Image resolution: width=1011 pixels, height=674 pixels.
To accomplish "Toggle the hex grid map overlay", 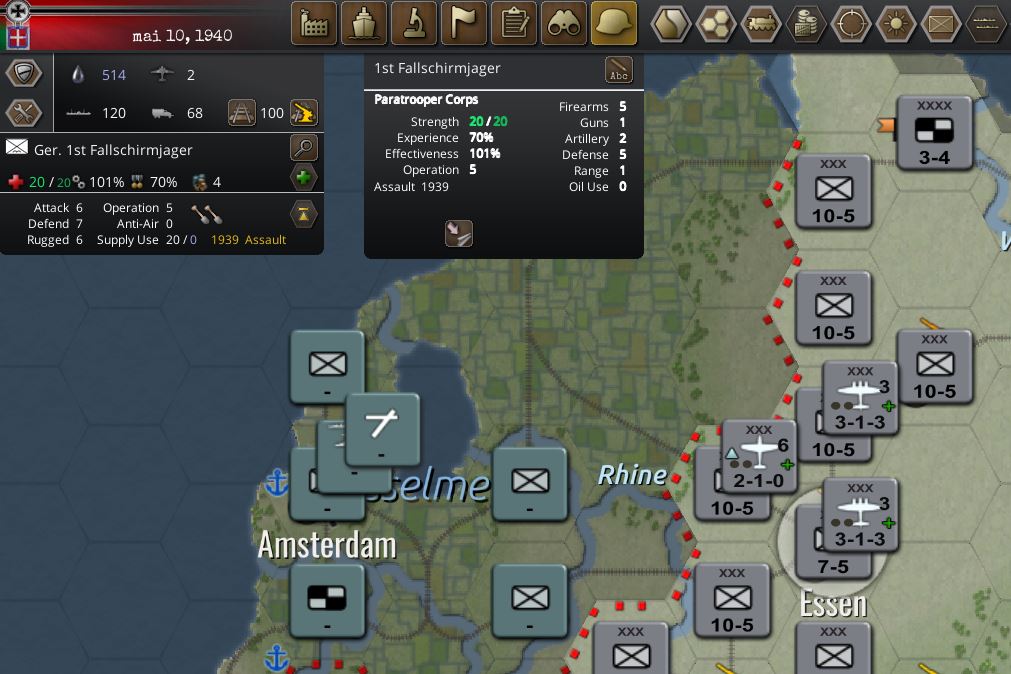I will [x=716, y=23].
